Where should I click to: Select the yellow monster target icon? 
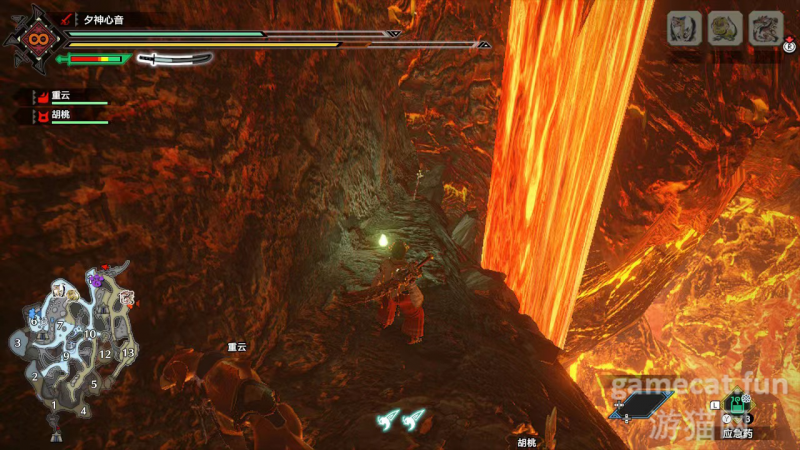pos(725,27)
